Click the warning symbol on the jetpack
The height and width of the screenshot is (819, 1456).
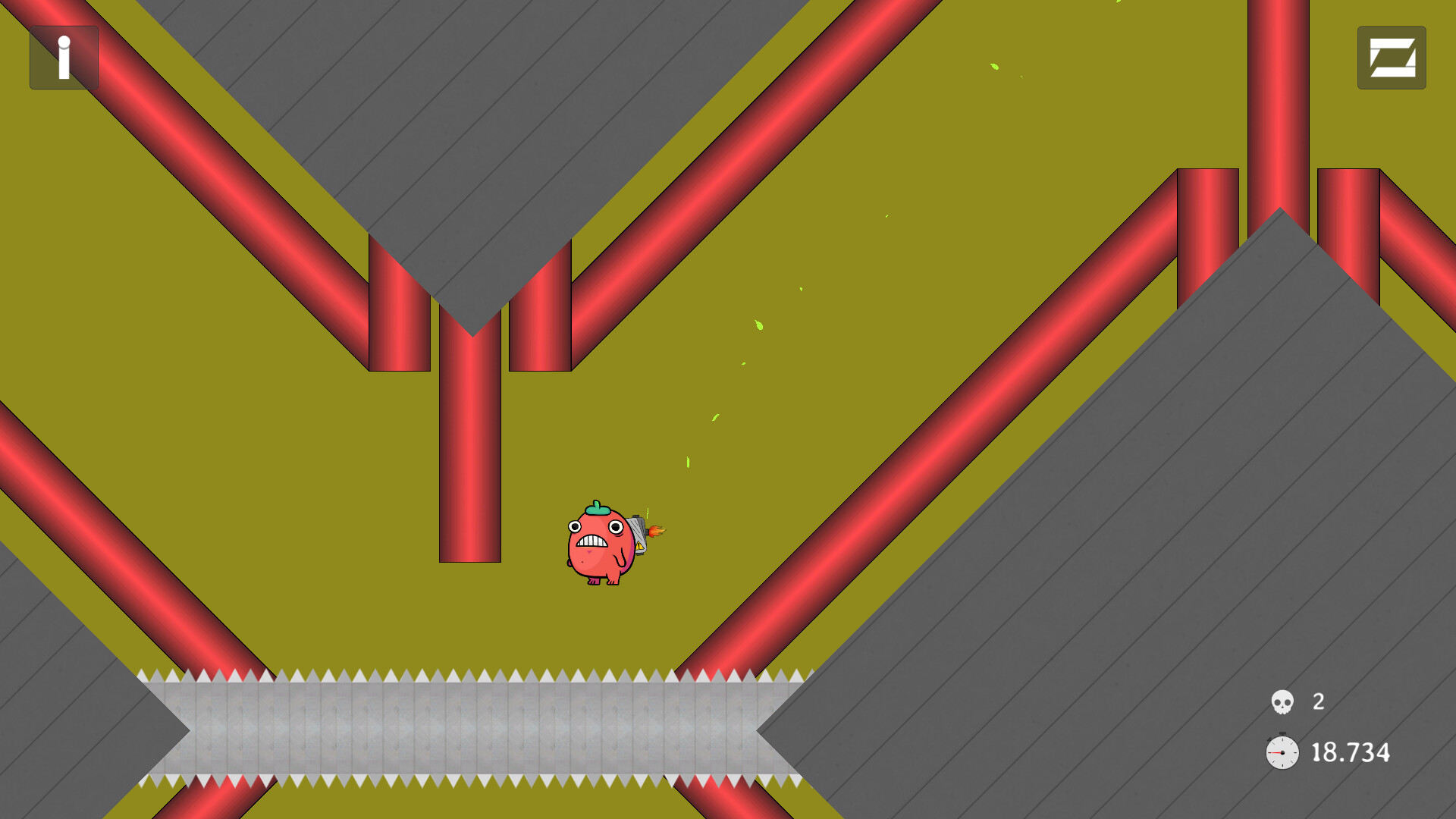[x=641, y=544]
